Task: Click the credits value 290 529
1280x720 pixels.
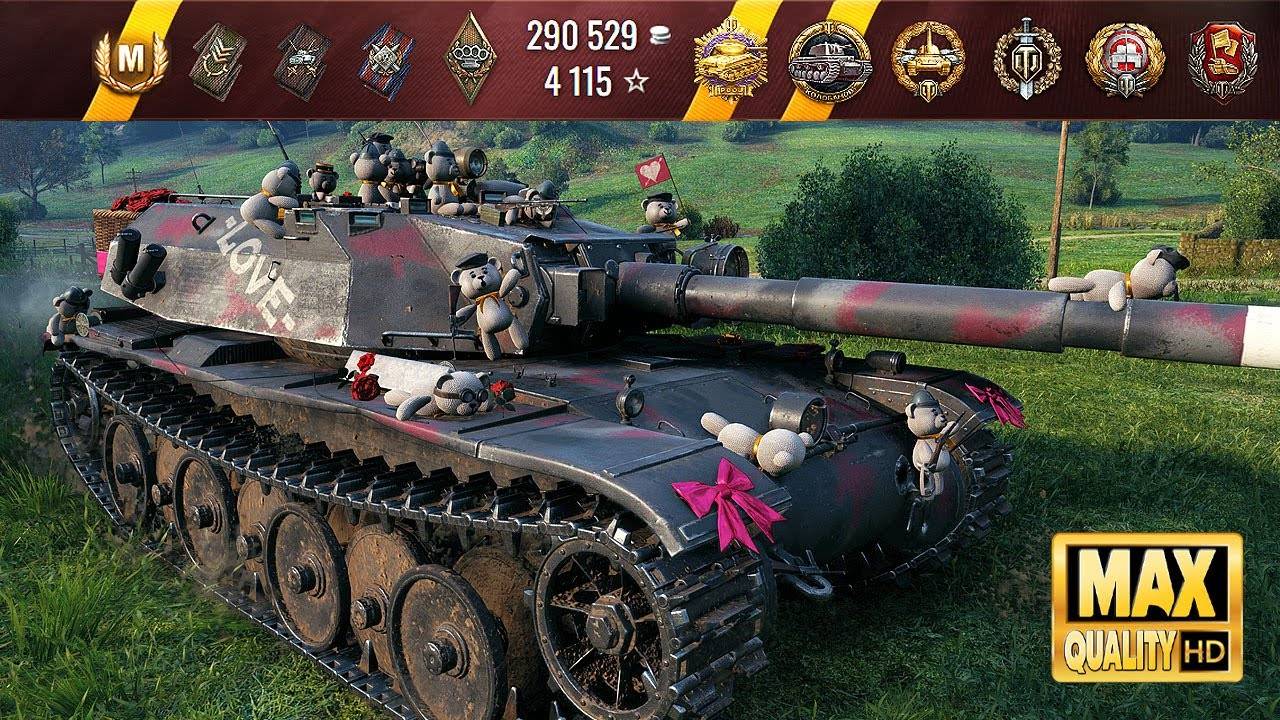Action: click(x=583, y=38)
